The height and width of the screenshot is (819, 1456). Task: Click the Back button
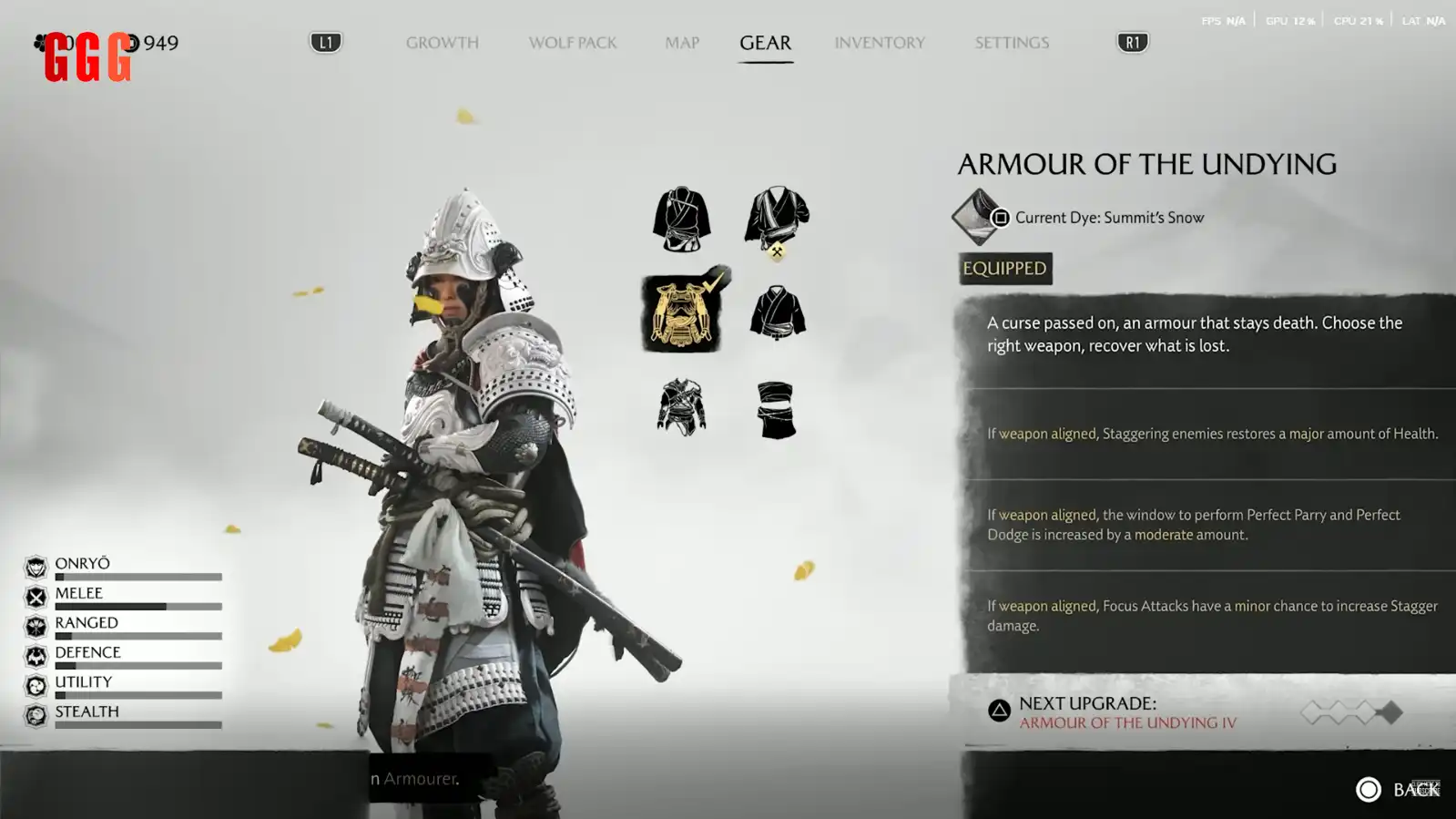click(x=1397, y=790)
